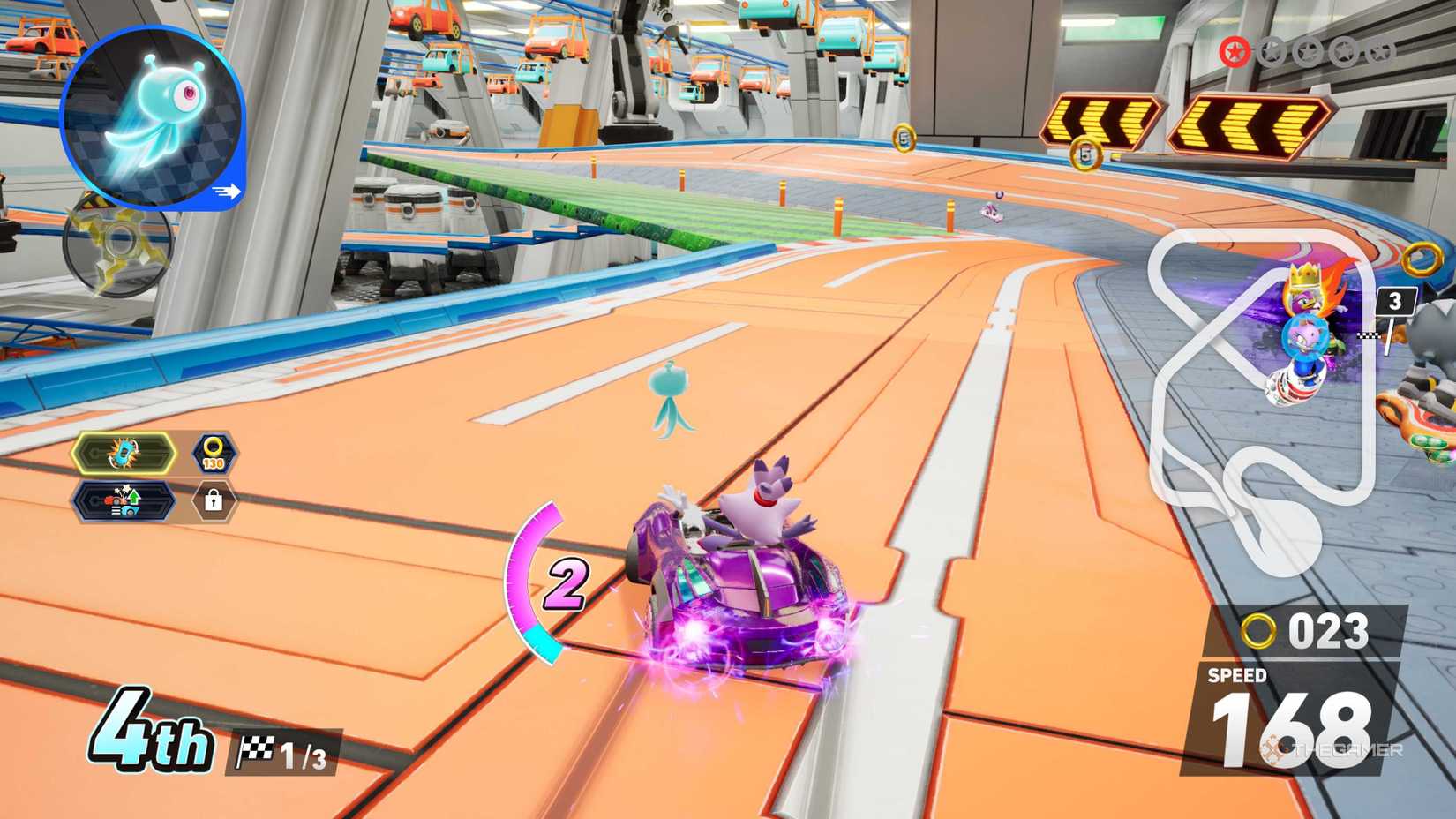
Task: Toggle the first grey star medal
Action: pos(1272,51)
